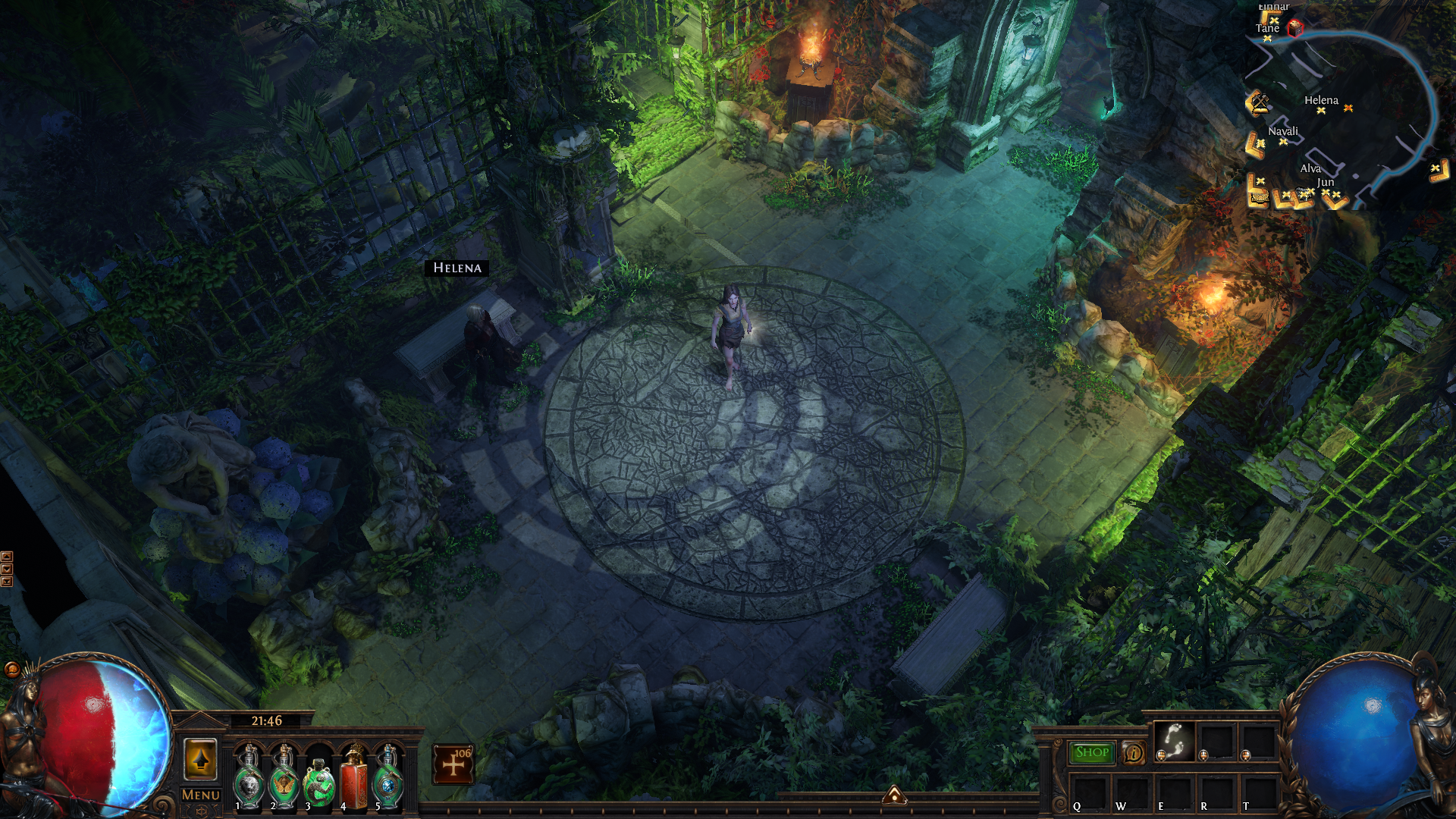
Task: Click the red-outlined chest icon on the minimap
Action: tap(1295, 28)
